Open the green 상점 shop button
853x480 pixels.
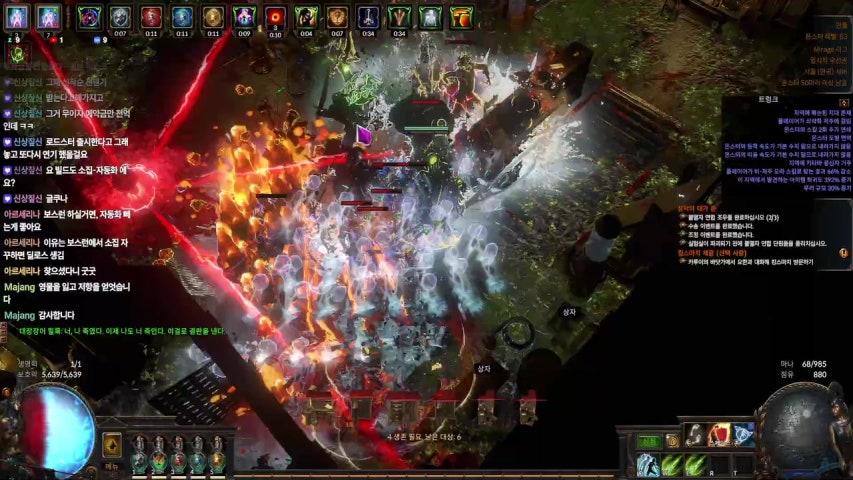[x=649, y=441]
